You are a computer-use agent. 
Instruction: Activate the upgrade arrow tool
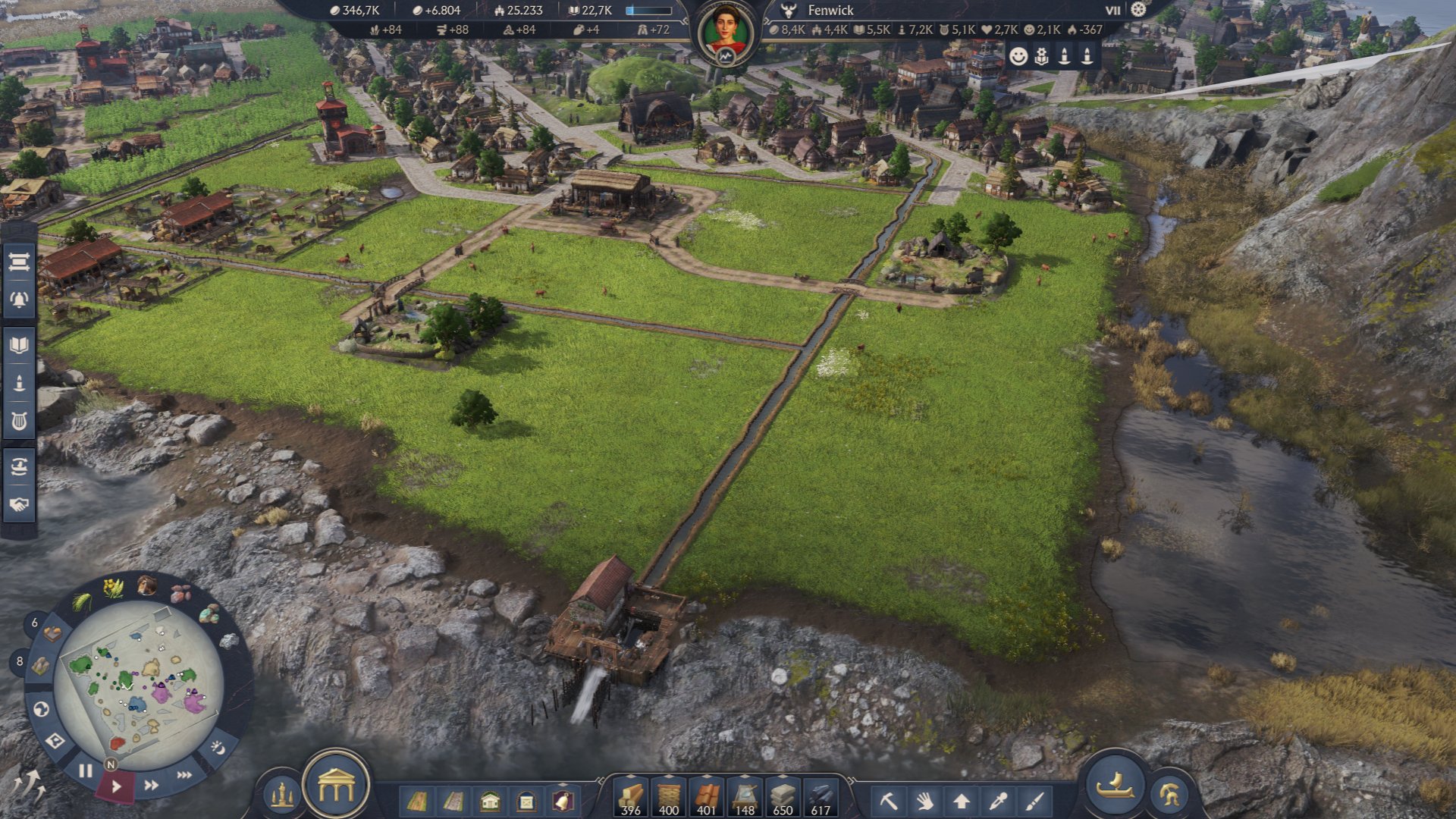(x=962, y=801)
